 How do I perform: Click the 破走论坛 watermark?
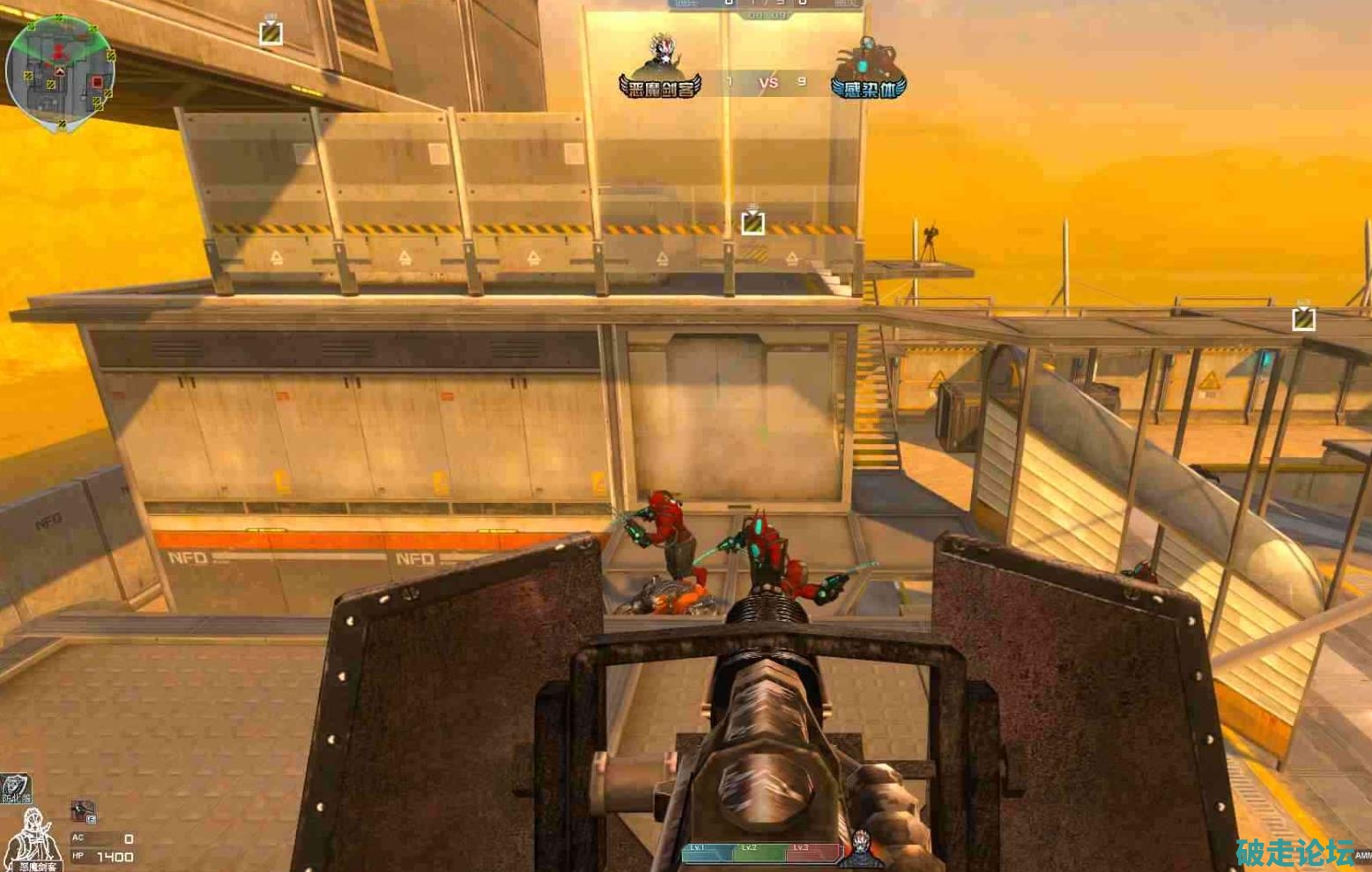(1294, 853)
